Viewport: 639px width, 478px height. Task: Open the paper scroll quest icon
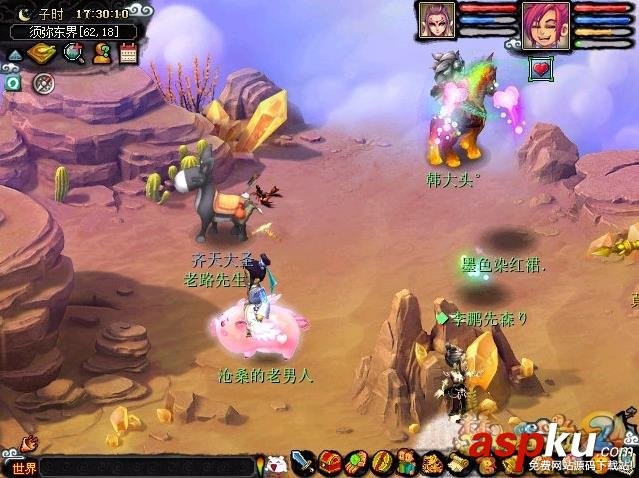[x=457, y=463]
